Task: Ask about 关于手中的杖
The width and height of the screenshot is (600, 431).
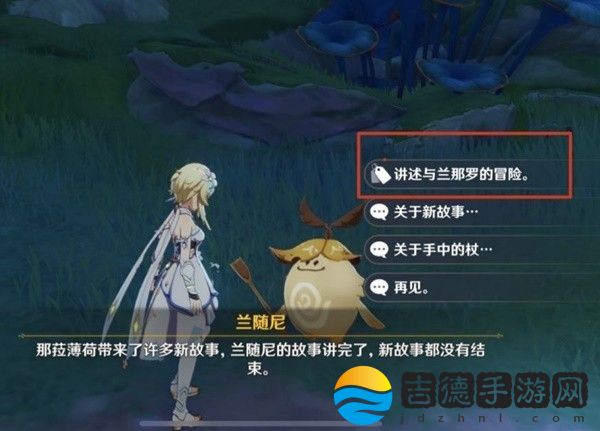Action: (445, 249)
